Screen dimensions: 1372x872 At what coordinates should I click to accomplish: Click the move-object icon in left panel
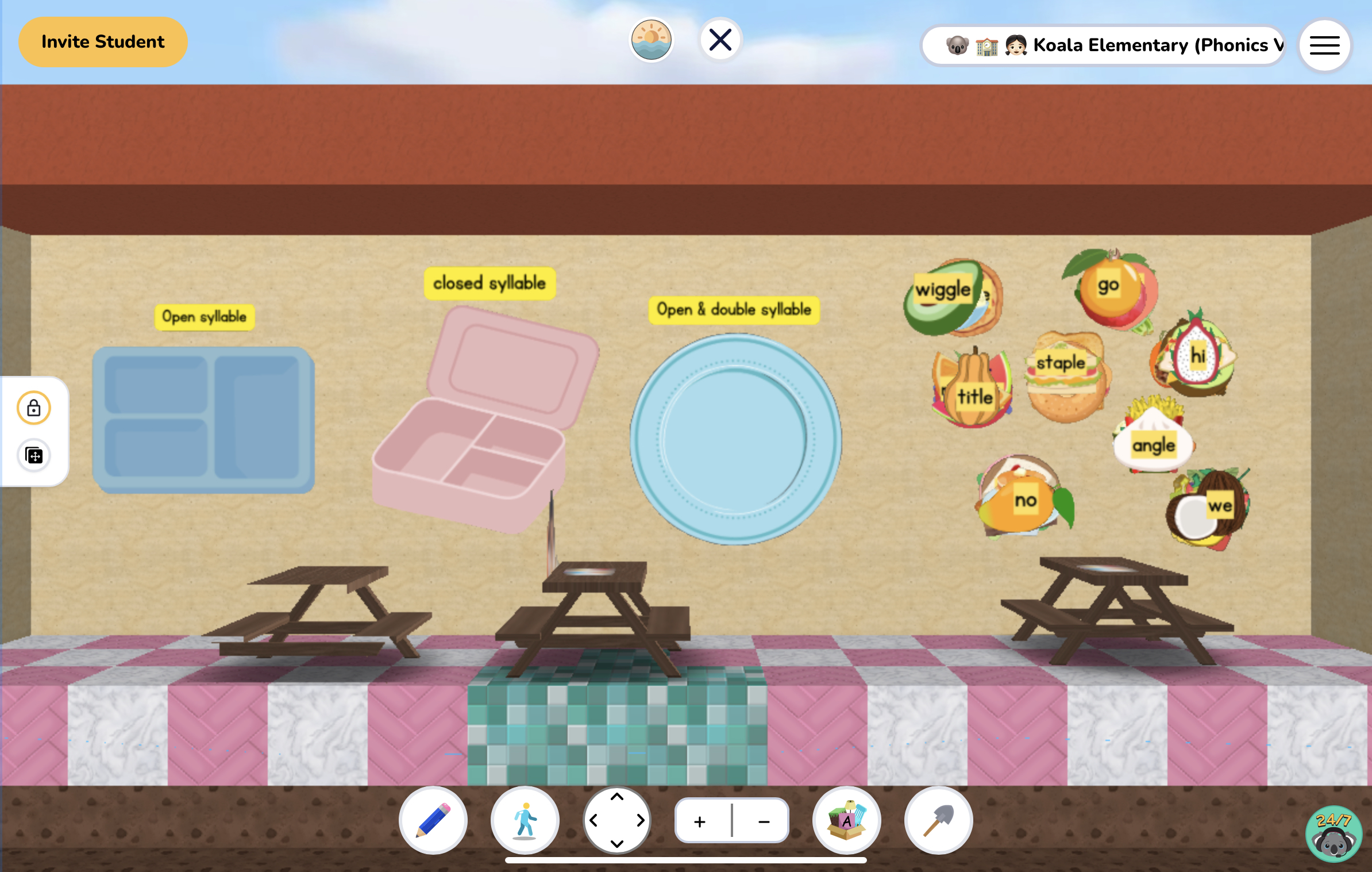(x=33, y=455)
